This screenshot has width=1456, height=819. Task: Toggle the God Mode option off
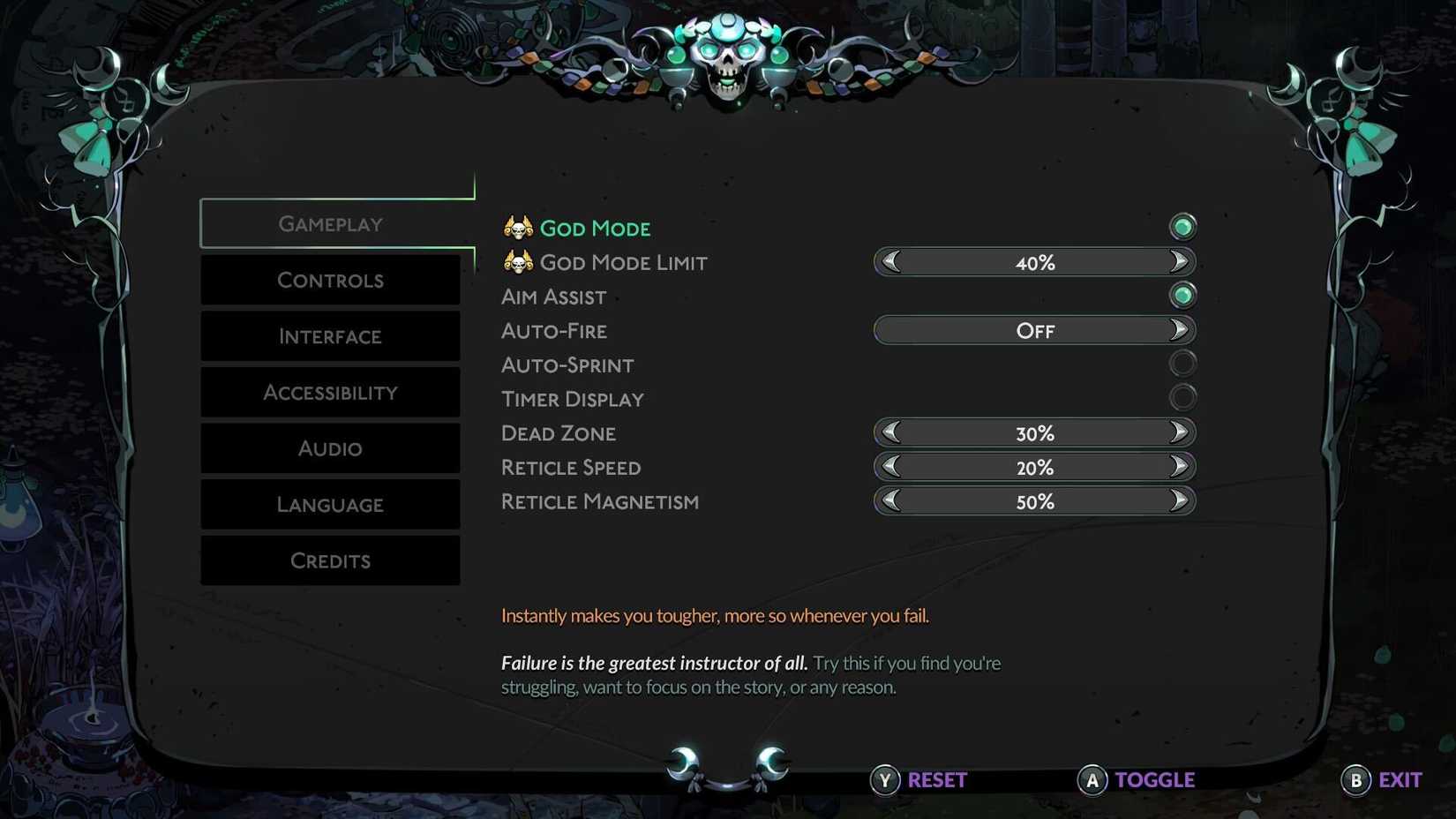pos(1182,227)
